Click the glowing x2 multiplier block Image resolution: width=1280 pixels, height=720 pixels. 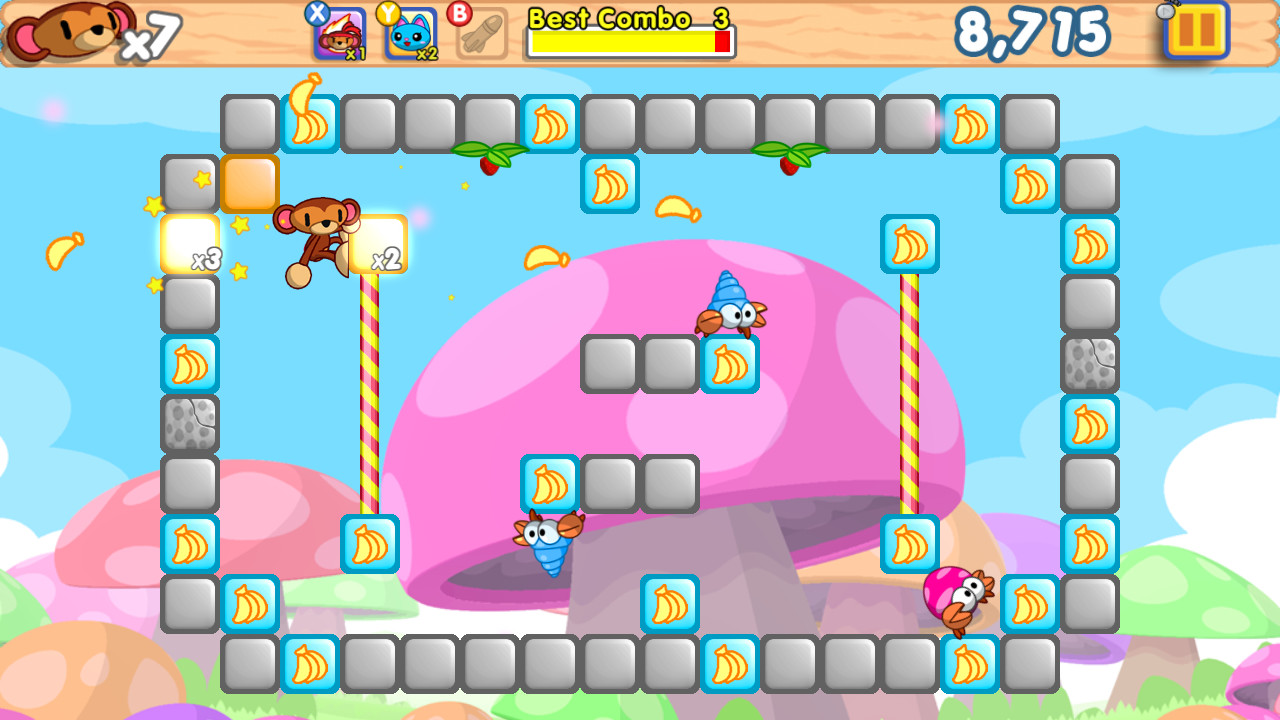376,243
